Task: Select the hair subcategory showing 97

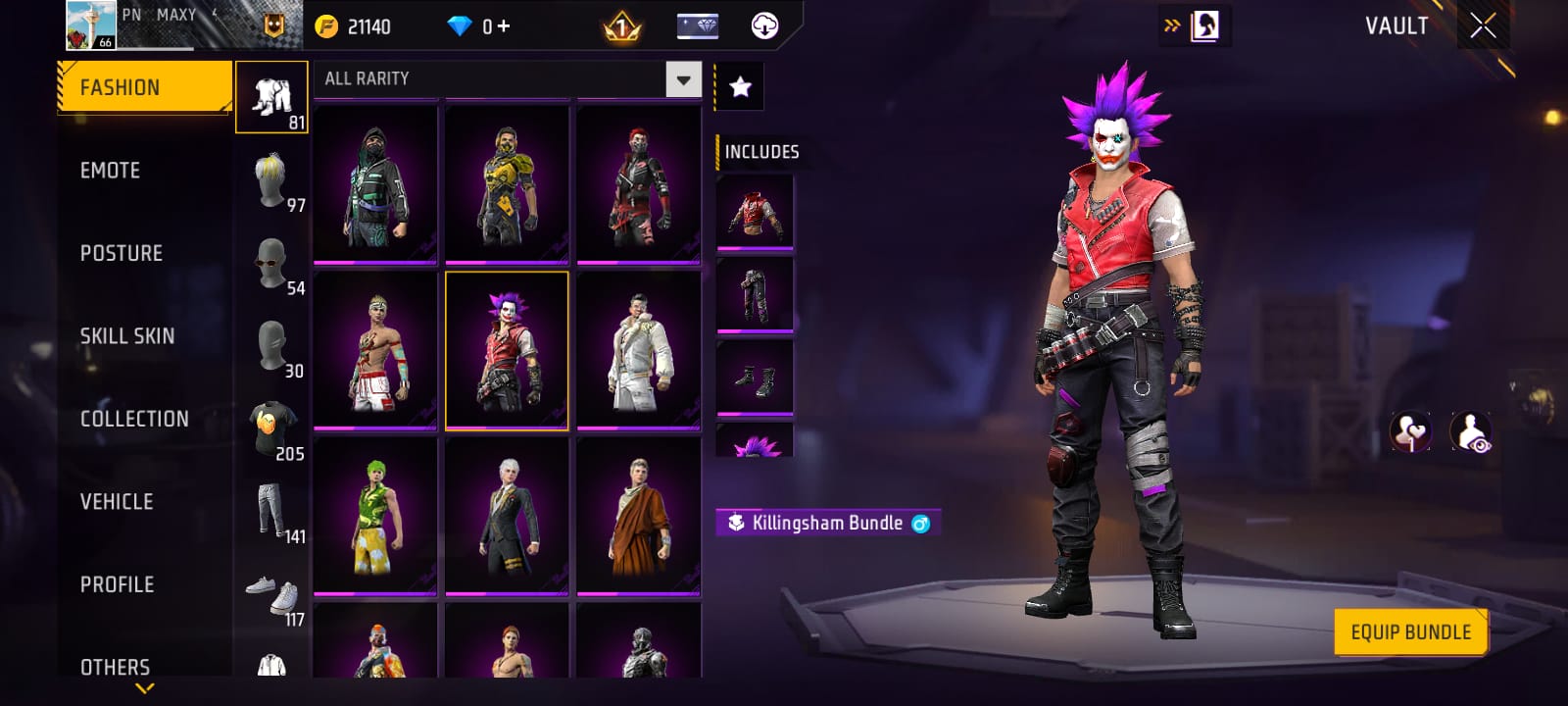Action: pos(272,181)
